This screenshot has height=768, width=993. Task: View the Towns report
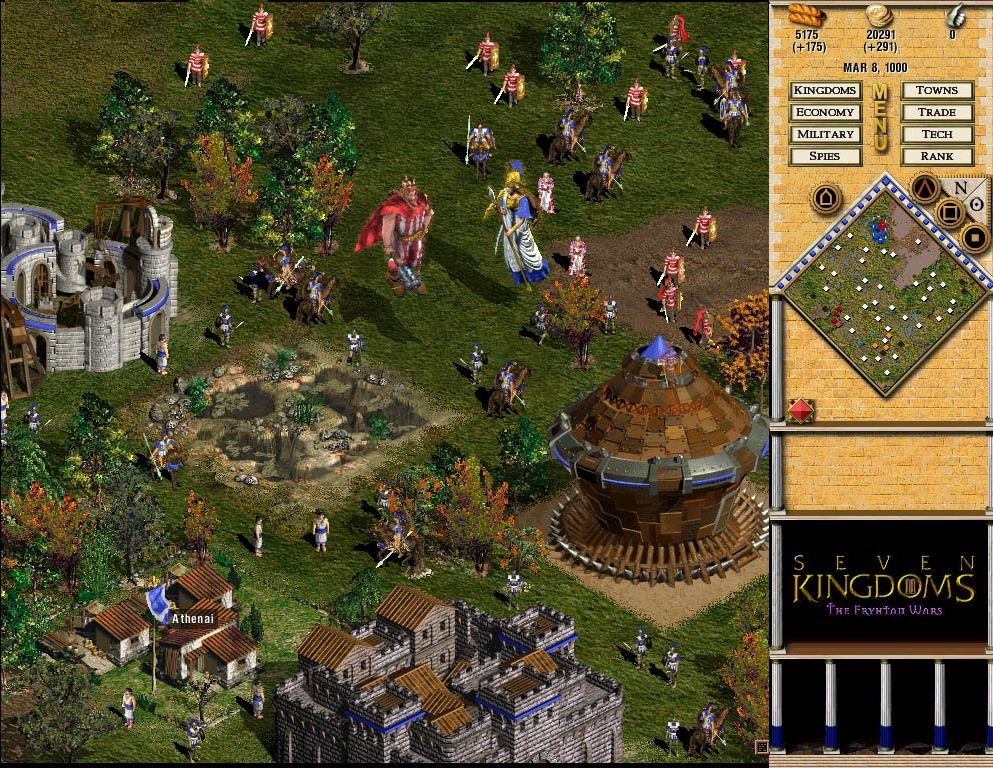point(937,90)
